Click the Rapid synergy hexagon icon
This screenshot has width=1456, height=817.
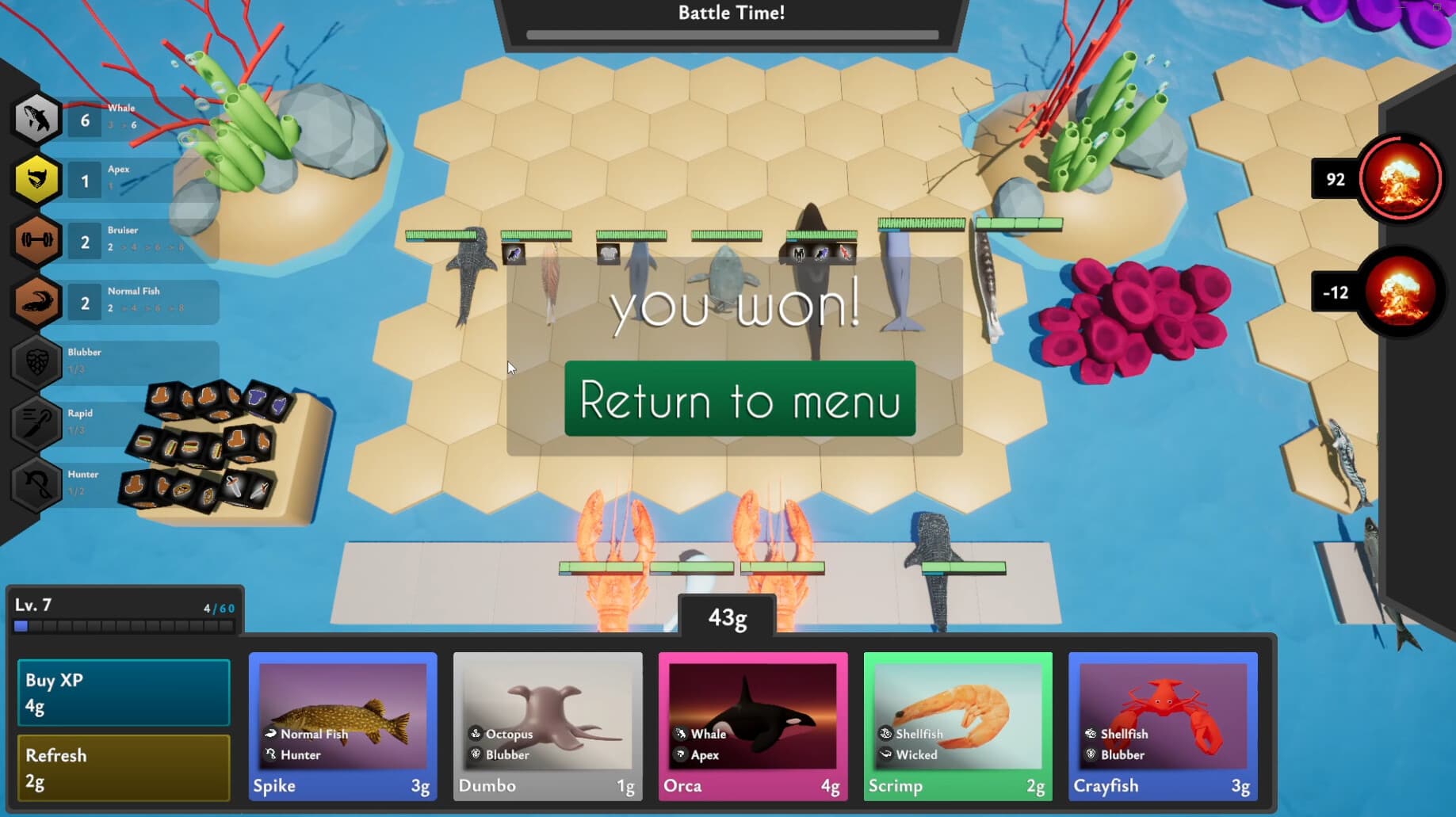tap(35, 424)
